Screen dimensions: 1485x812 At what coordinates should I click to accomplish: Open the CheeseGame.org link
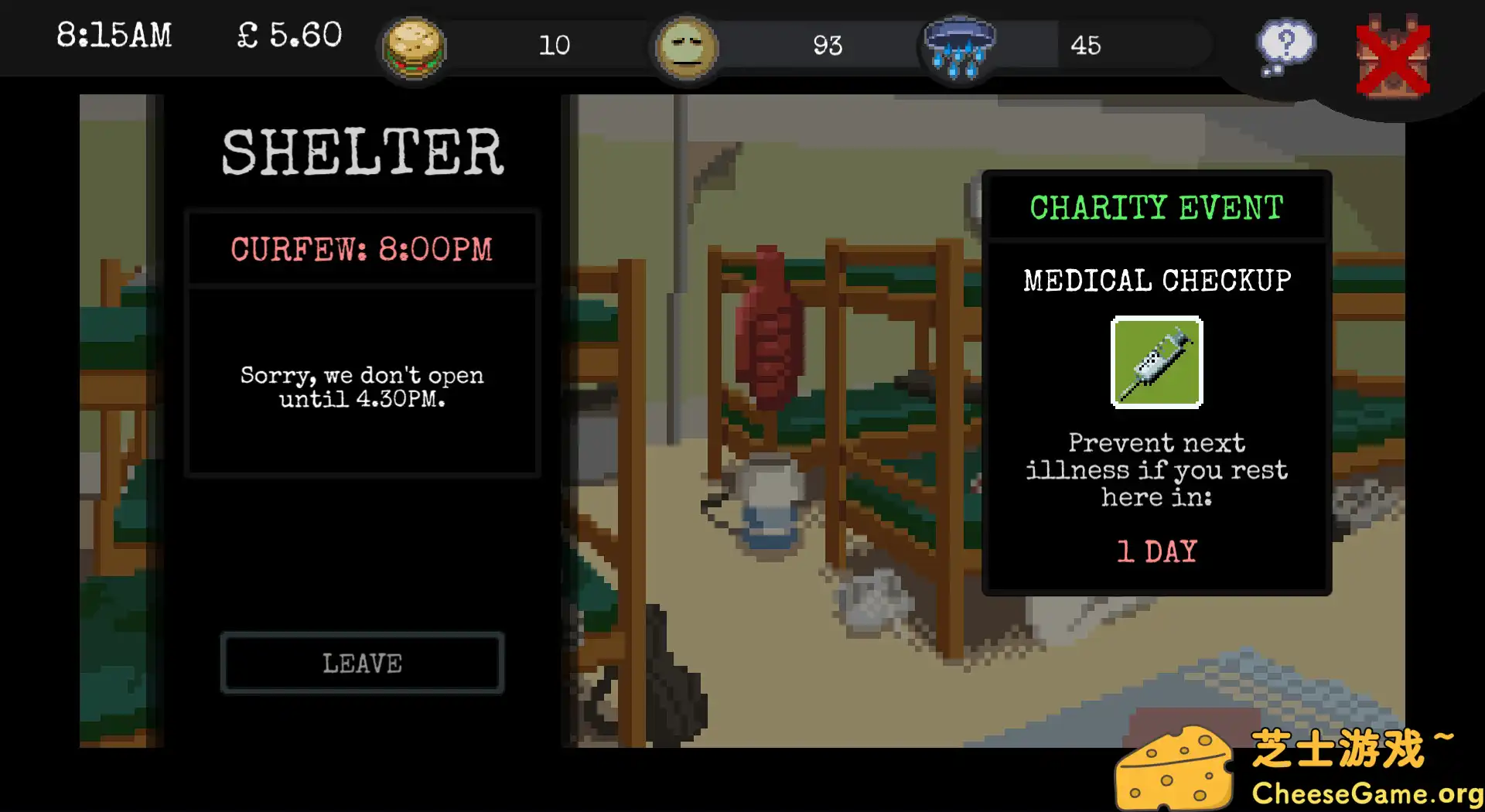click(1367, 793)
